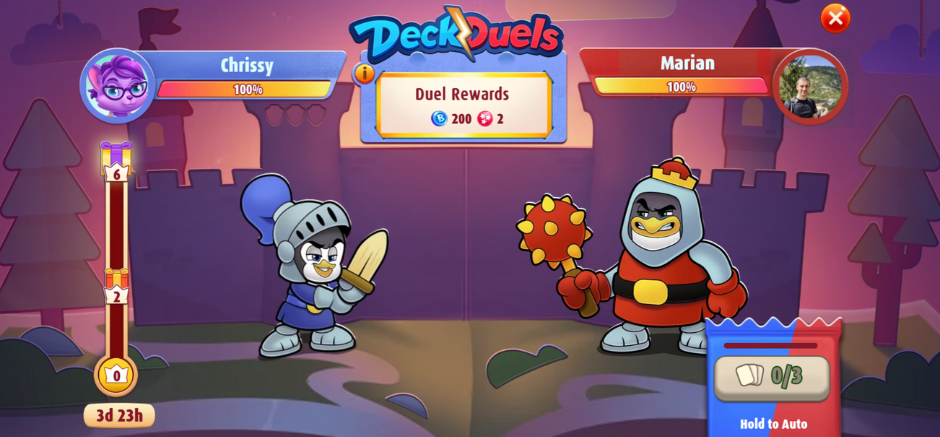Select the level 2 gift reward marker
940x437 pixels.
[x=116, y=288]
